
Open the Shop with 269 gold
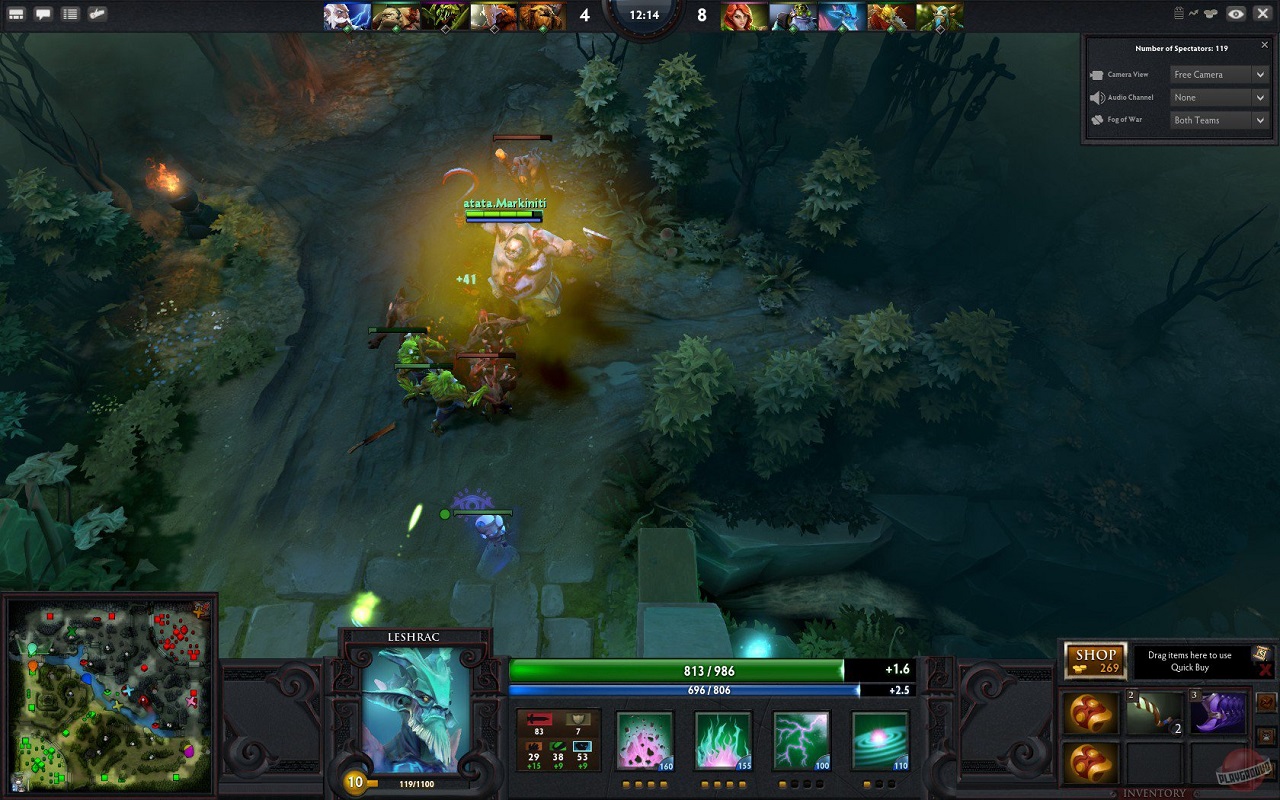[x=1095, y=661]
